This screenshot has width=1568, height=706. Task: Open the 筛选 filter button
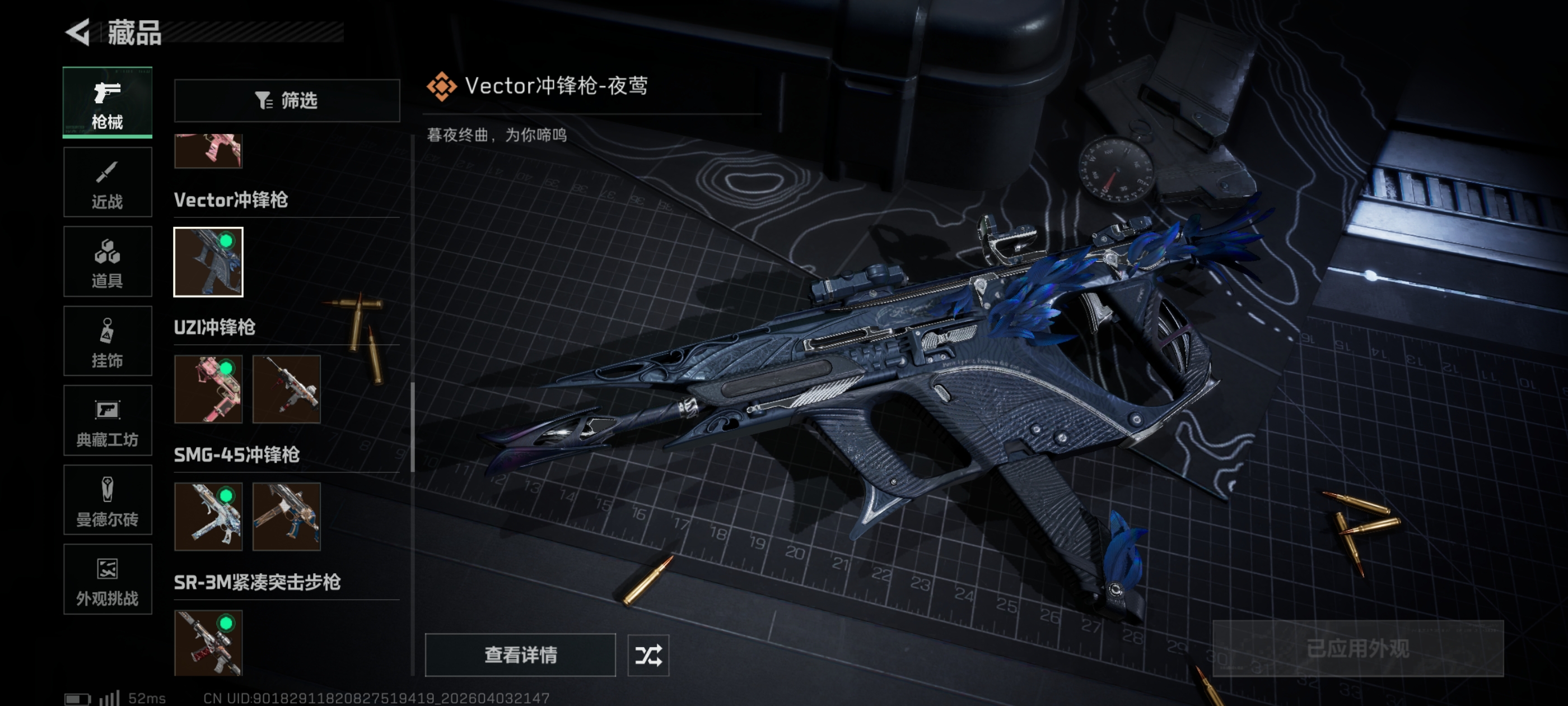coord(287,100)
